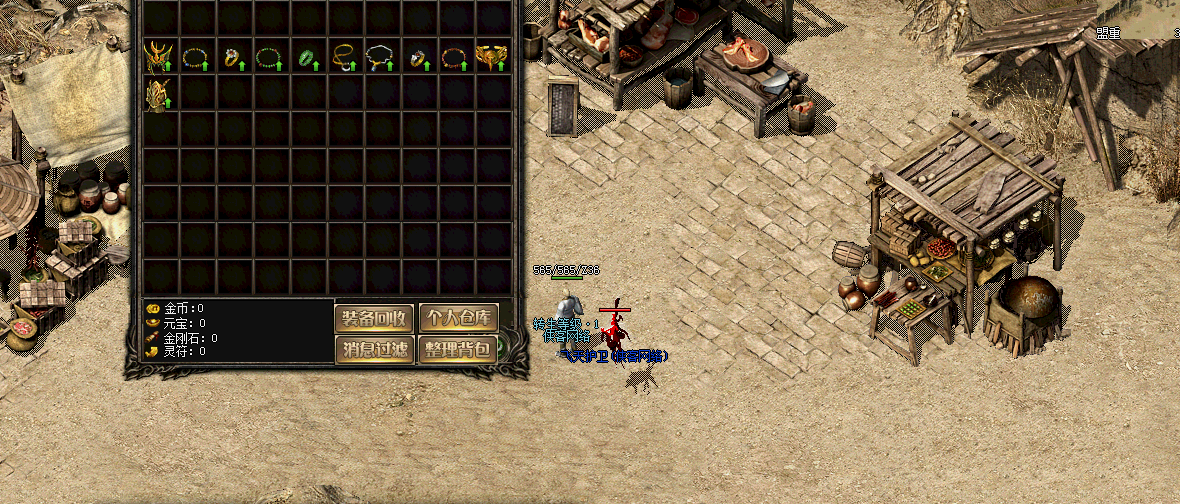Pick the gold chain necklace
Screen dimensions: 1180x504
pyautogui.click(x=344, y=56)
